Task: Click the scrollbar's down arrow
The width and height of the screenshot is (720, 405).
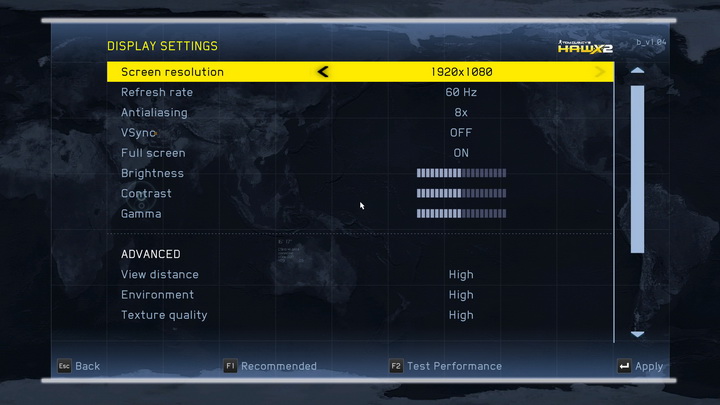Action: point(637,334)
